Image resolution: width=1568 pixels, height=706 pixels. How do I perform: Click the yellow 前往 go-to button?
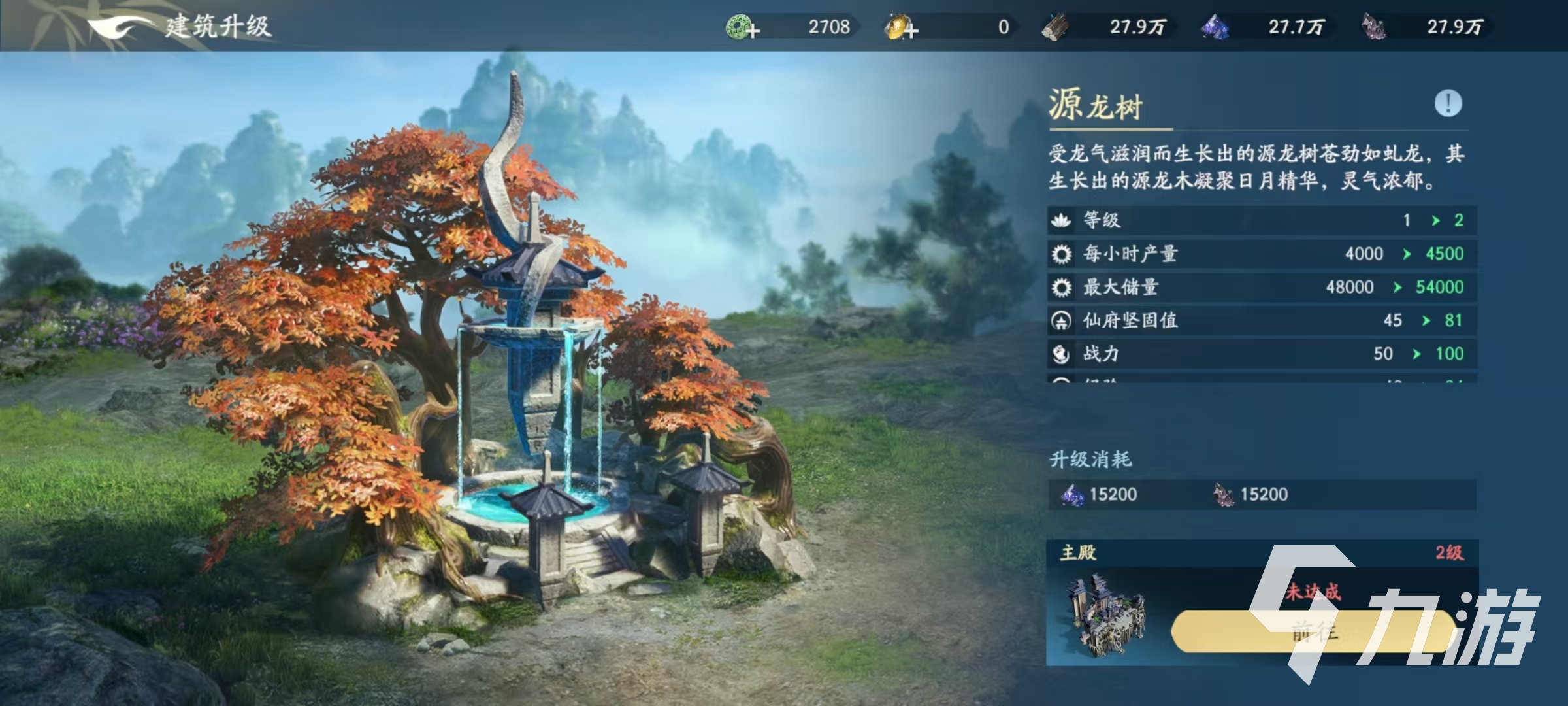1313,631
